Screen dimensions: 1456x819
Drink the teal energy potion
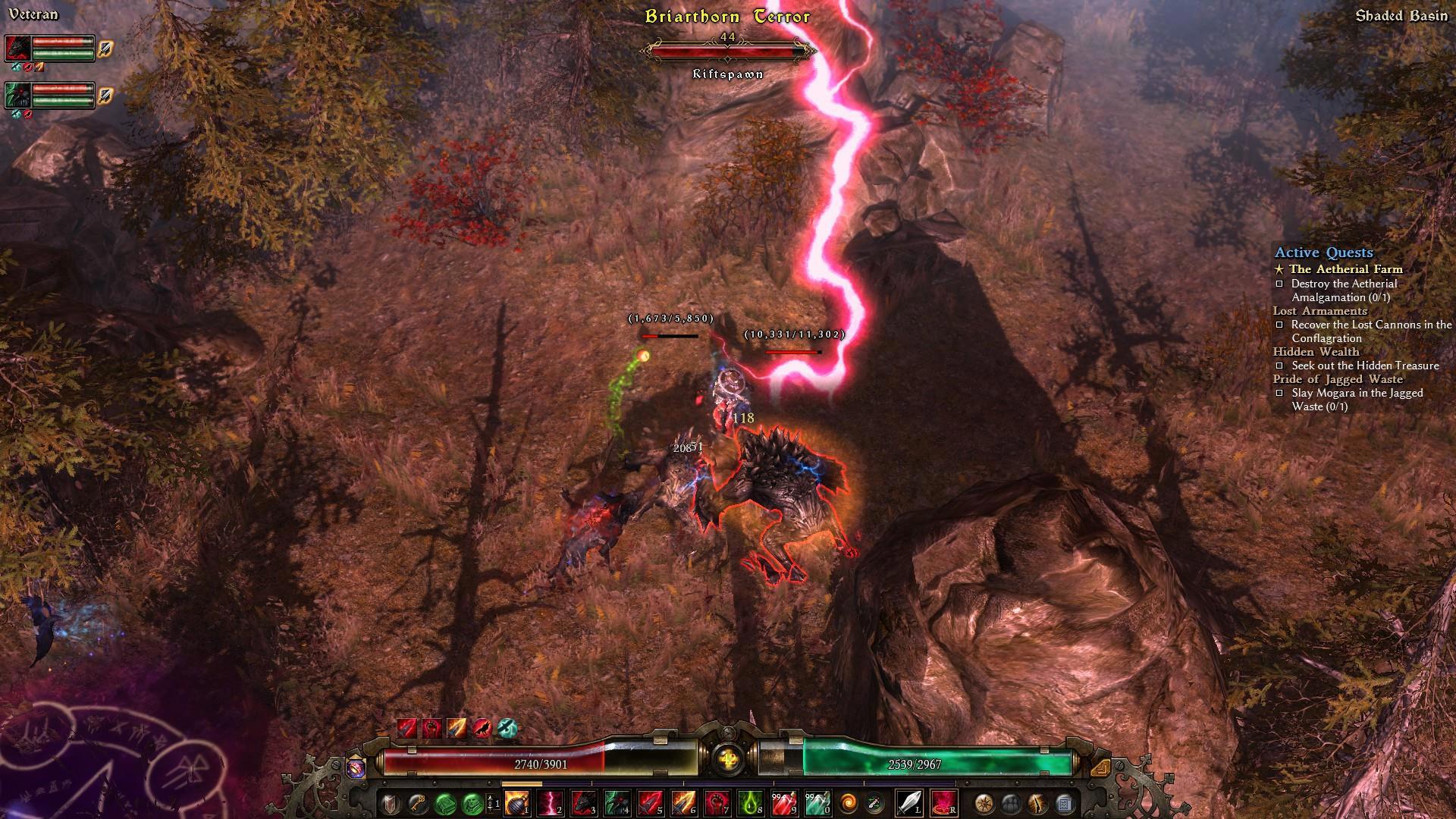tap(817, 802)
